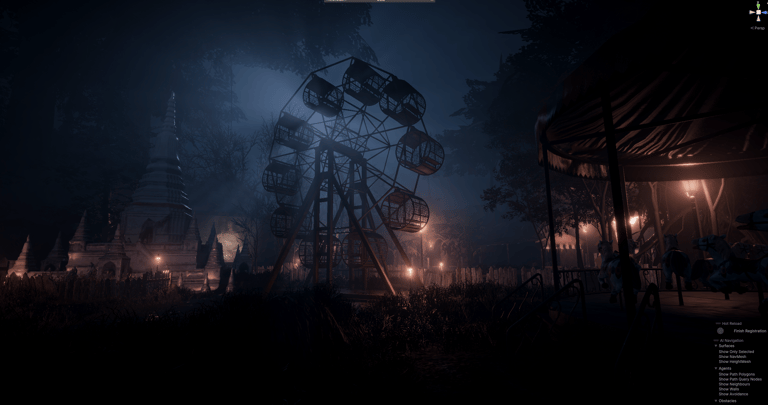Image resolution: width=768 pixels, height=405 pixels.
Task: Collapse the Surfaces section
Action: pyautogui.click(x=716, y=346)
